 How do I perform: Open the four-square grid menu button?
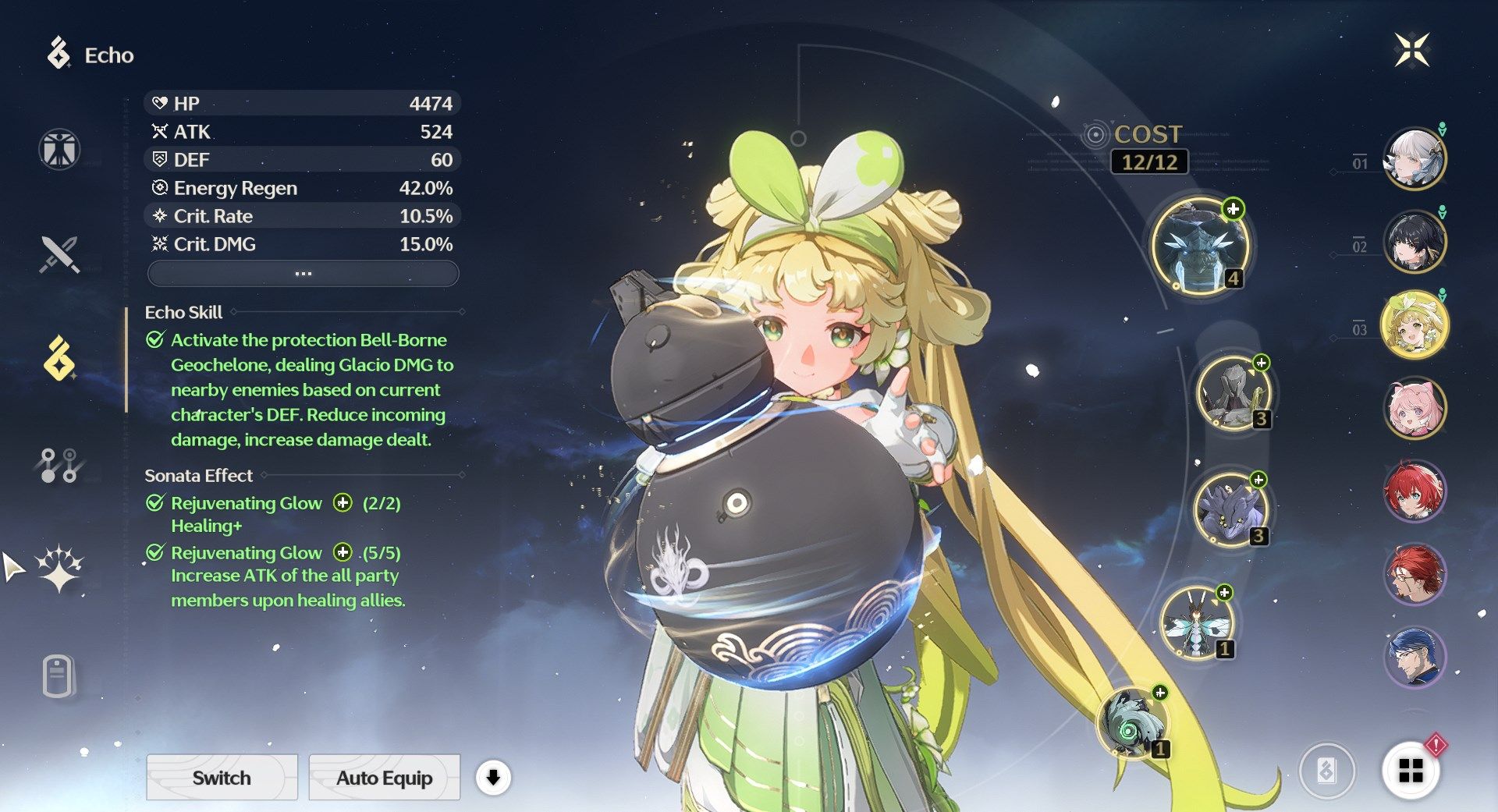click(x=1411, y=771)
